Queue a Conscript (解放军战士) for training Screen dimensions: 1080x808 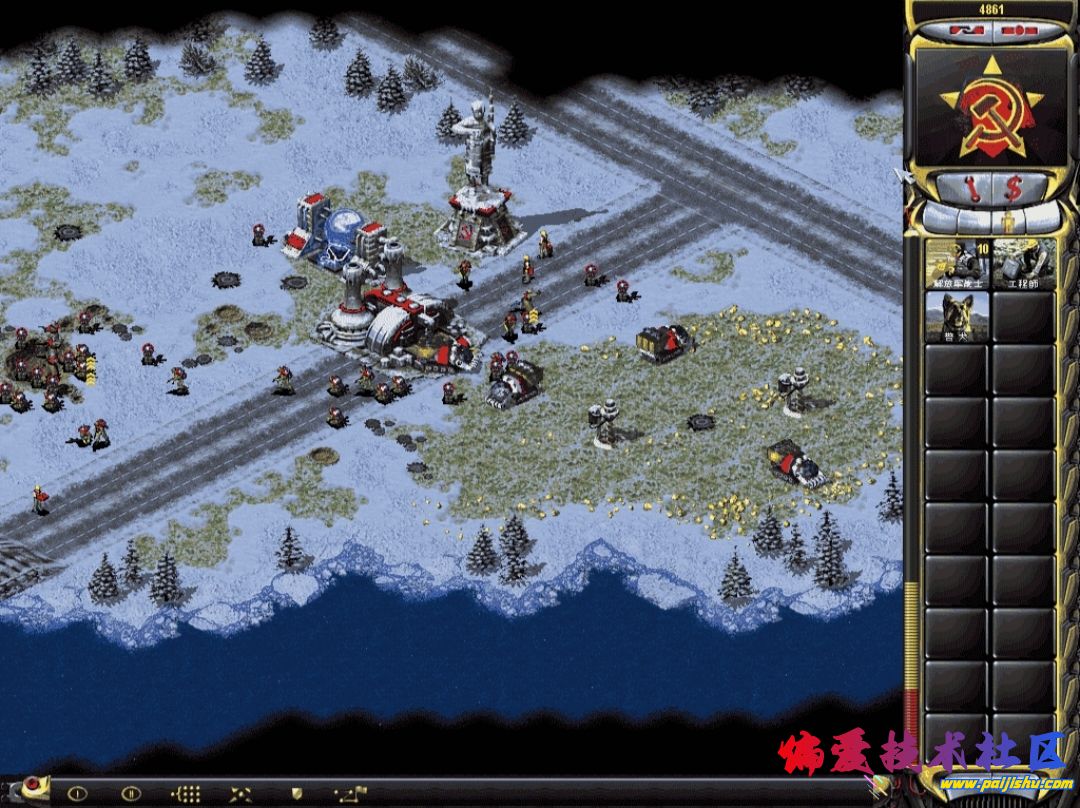958,264
